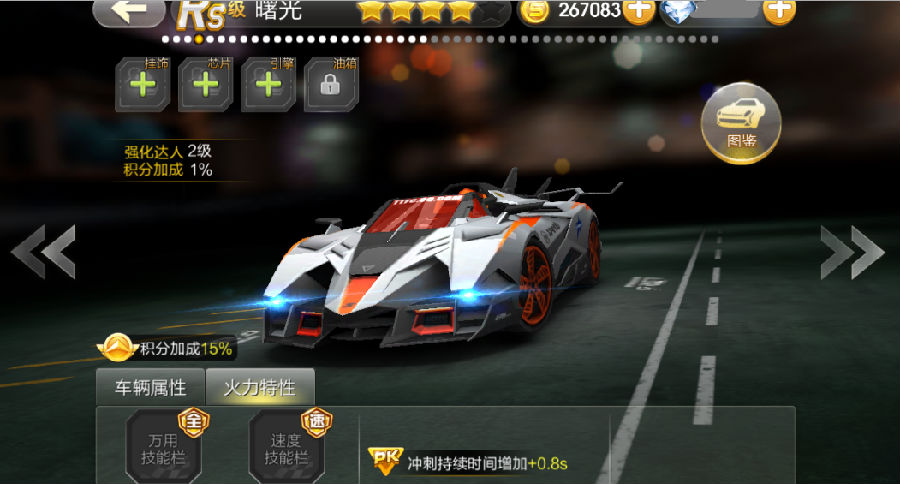Open the 芯片 chip slot
This screenshot has width=900, height=484.
pyautogui.click(x=205, y=84)
